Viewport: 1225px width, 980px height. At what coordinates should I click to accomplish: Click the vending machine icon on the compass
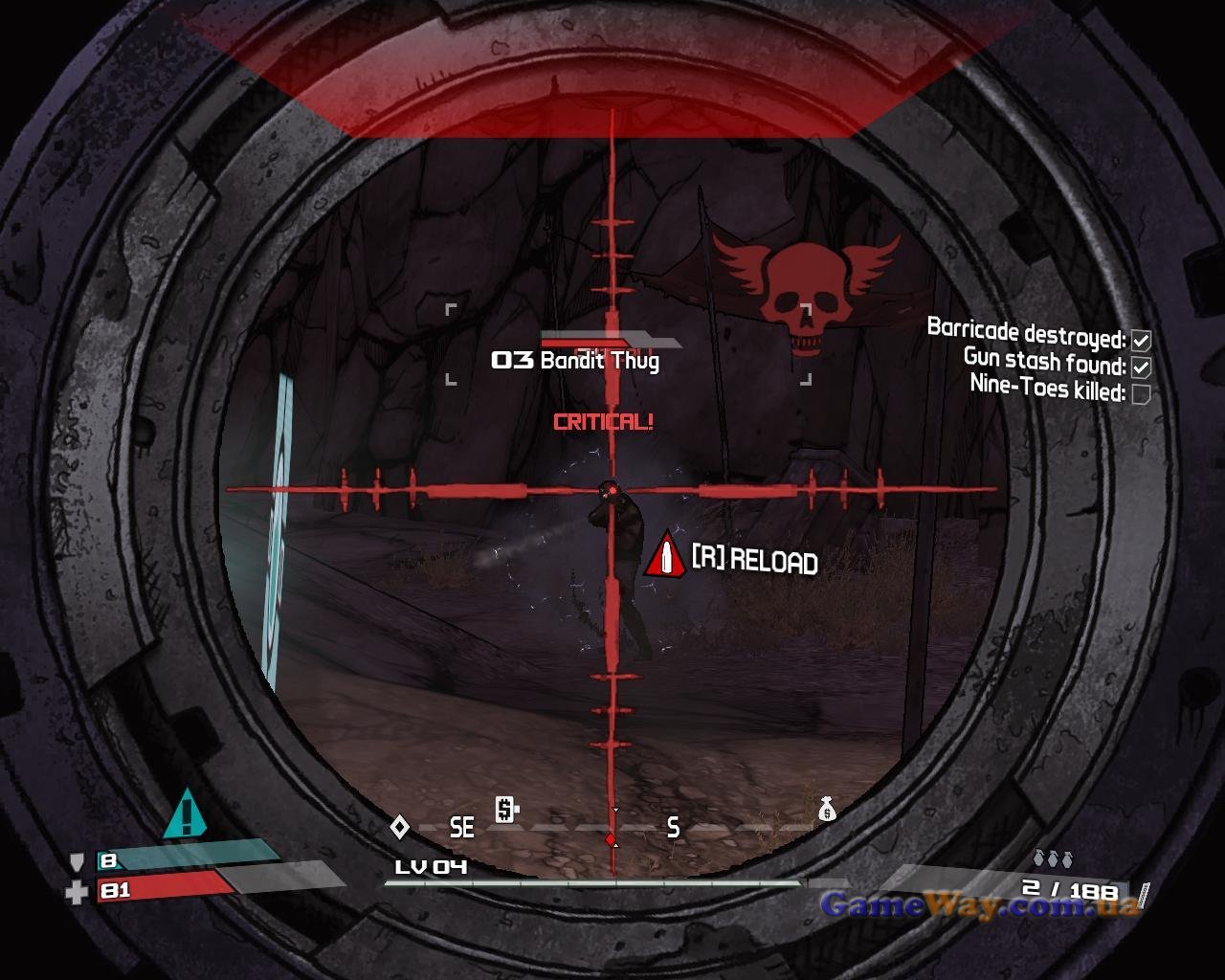point(506,810)
